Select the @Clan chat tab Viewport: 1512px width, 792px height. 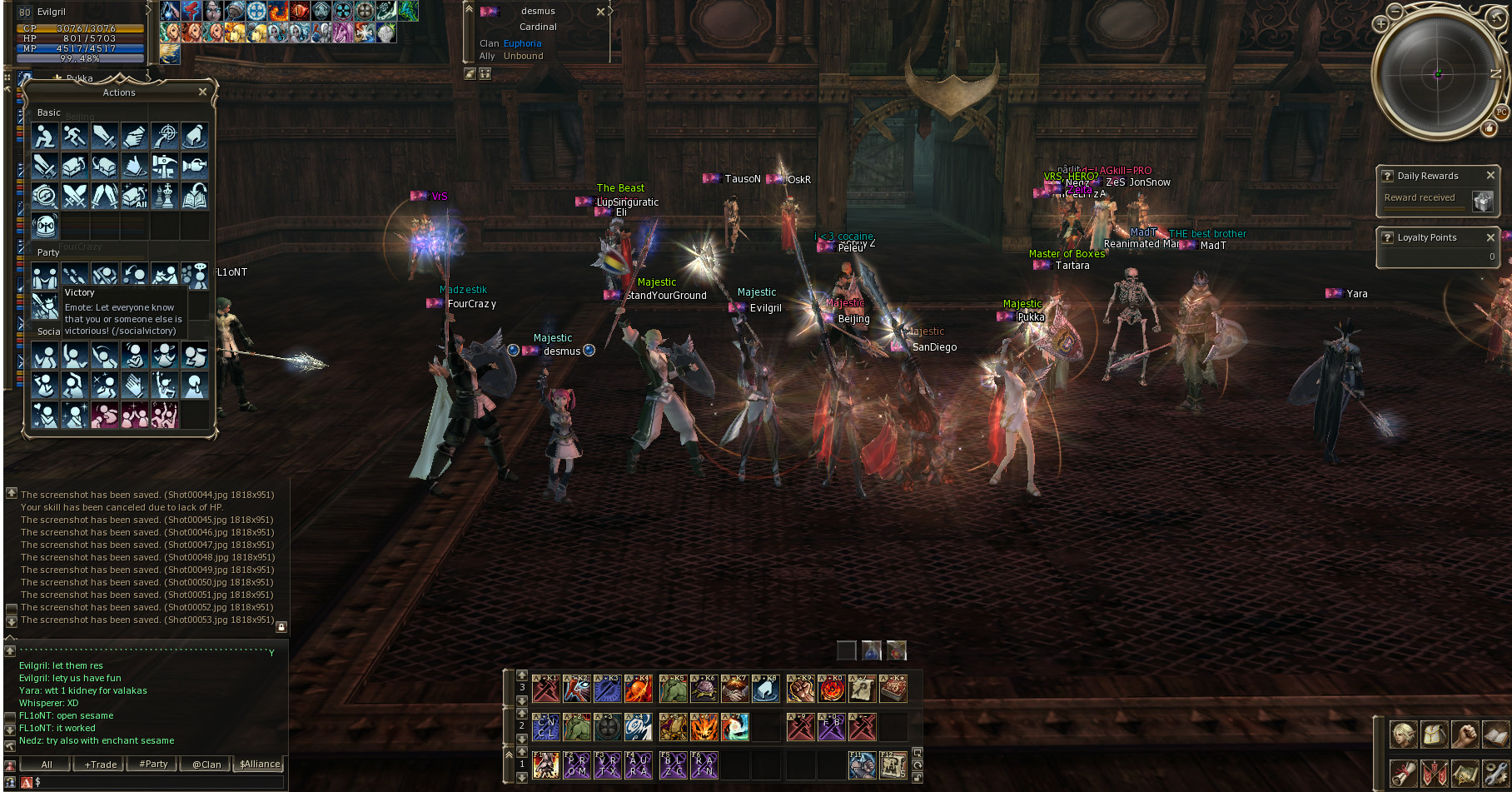coord(206,765)
